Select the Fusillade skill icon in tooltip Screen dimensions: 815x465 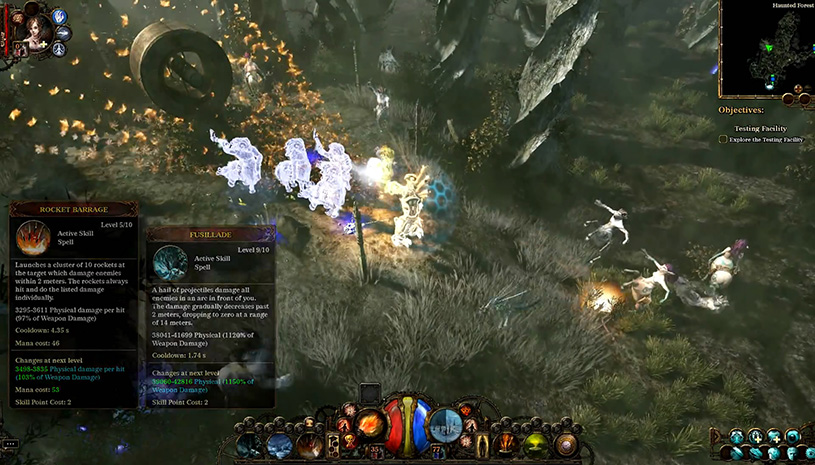click(170, 262)
